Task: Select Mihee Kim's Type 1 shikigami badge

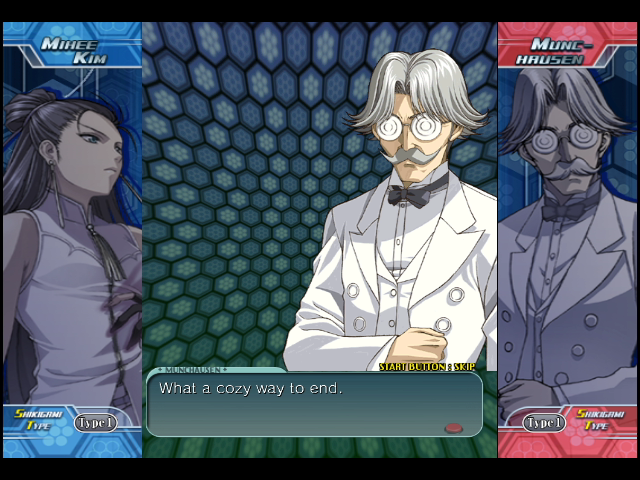Action: click(94, 423)
